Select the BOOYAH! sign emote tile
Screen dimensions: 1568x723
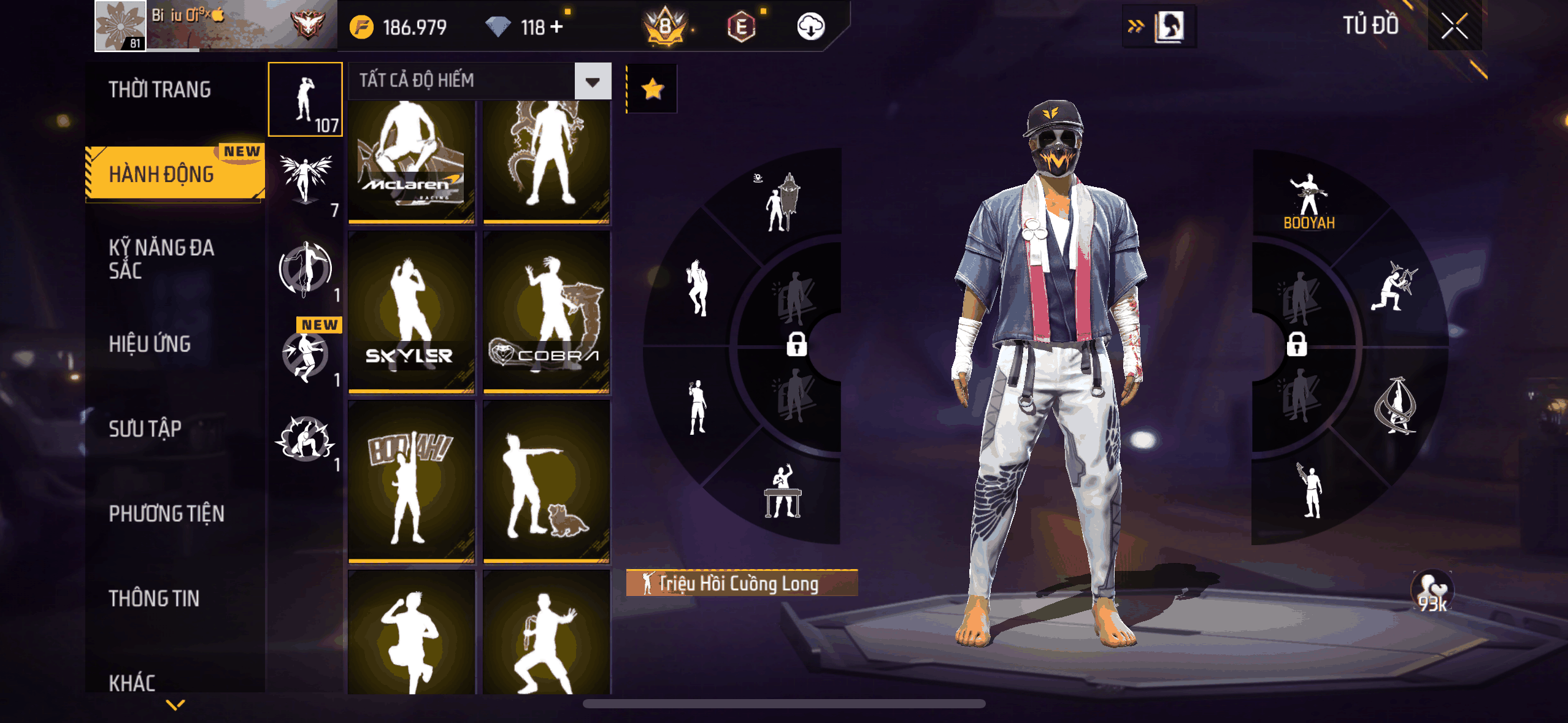pos(411,481)
